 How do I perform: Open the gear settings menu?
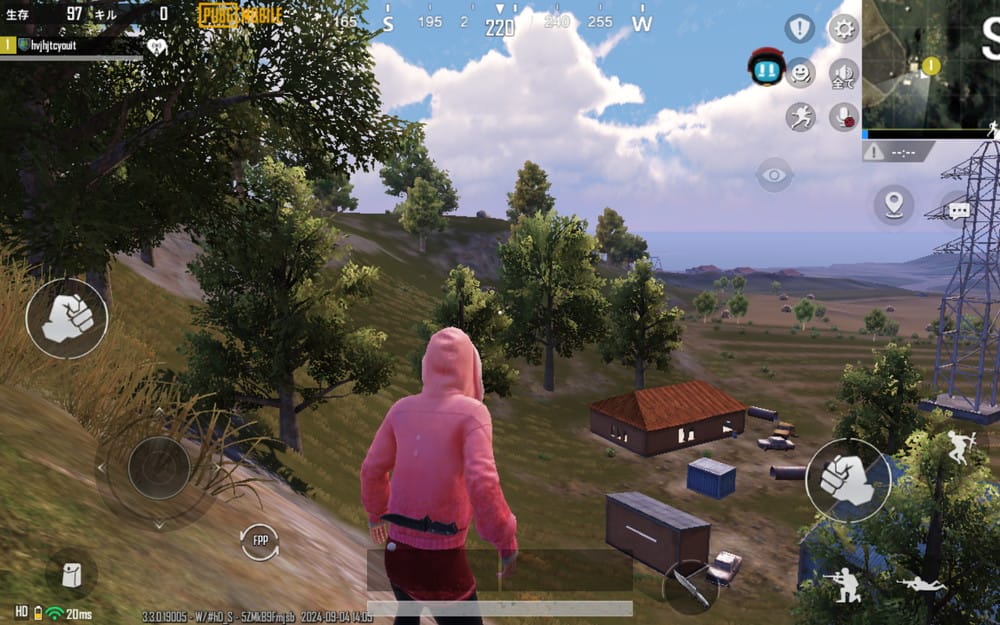point(844,28)
